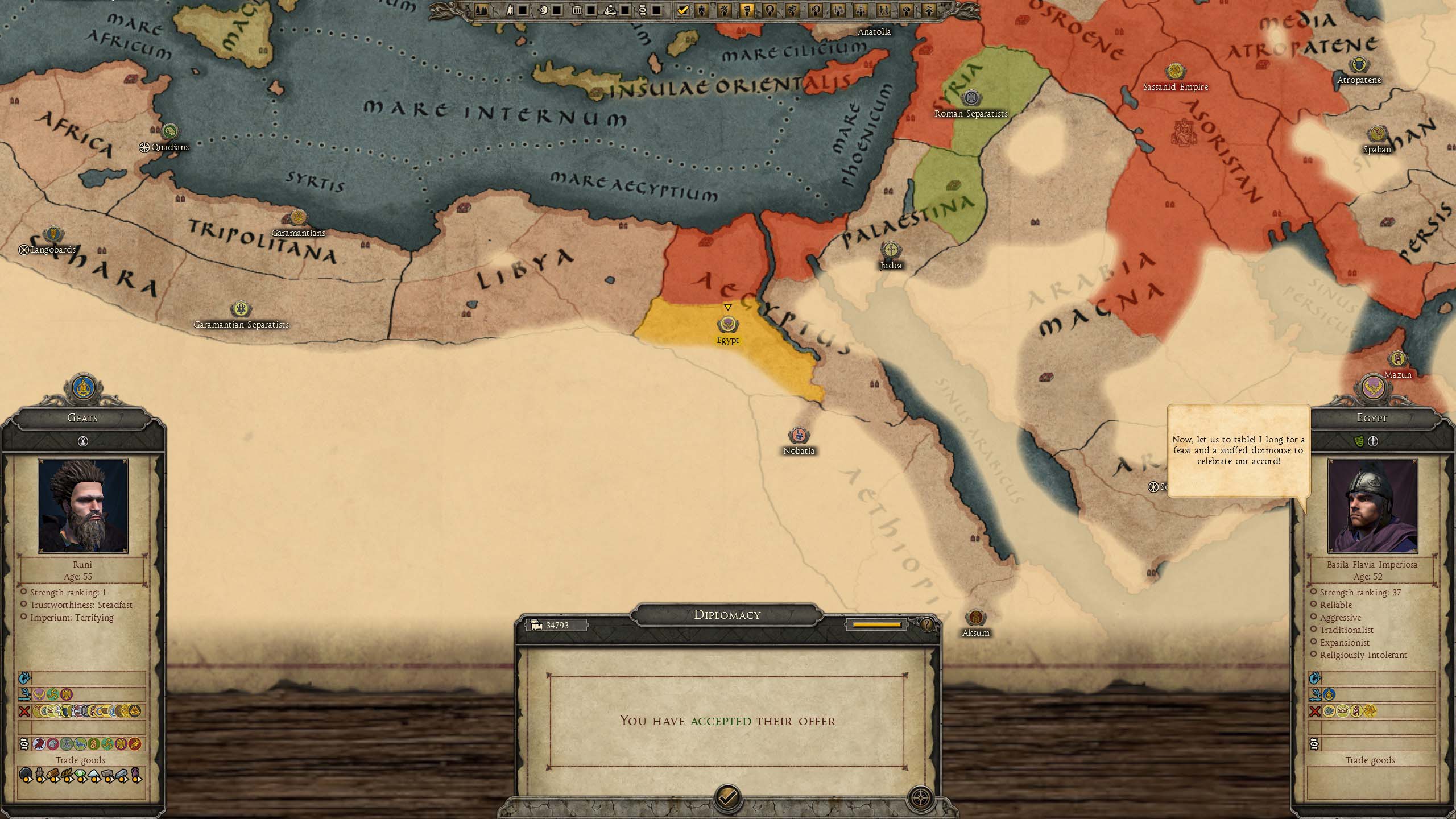Image resolution: width=1456 pixels, height=819 pixels.
Task: Click the Egypt faction emblem above its panel
Action: pyautogui.click(x=1372, y=388)
